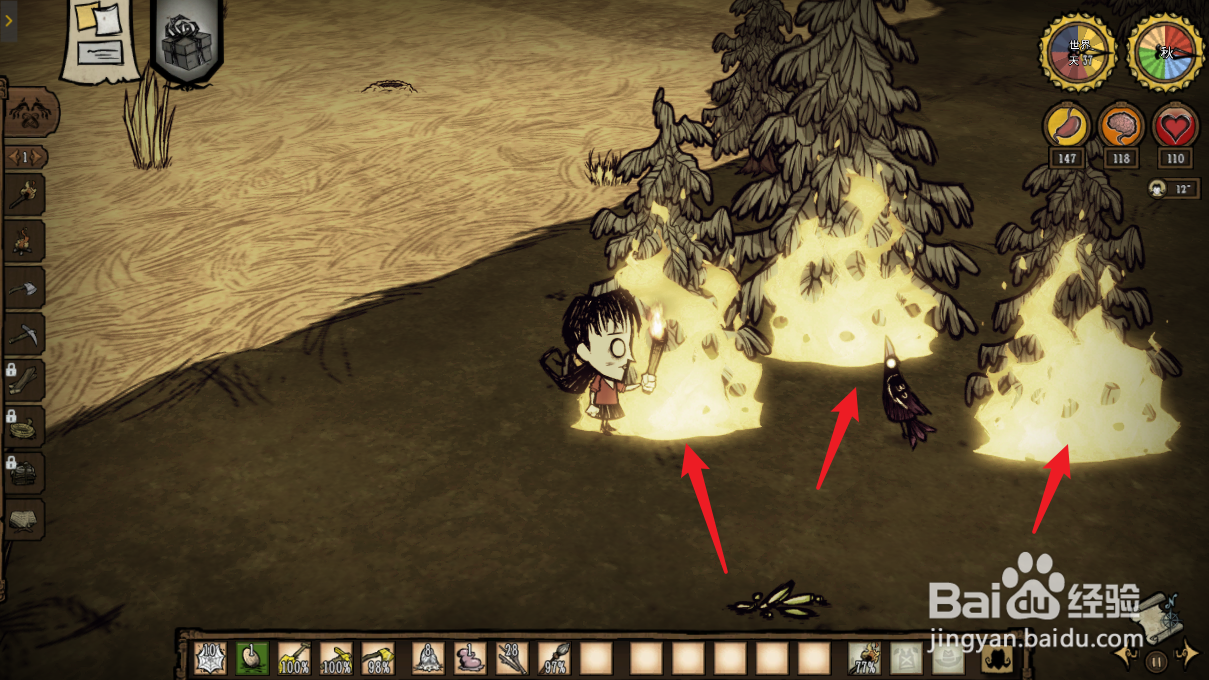Viewport: 1209px width, 680px height.
Task: Rotate camera with the right arrow
Action: click(1187, 656)
